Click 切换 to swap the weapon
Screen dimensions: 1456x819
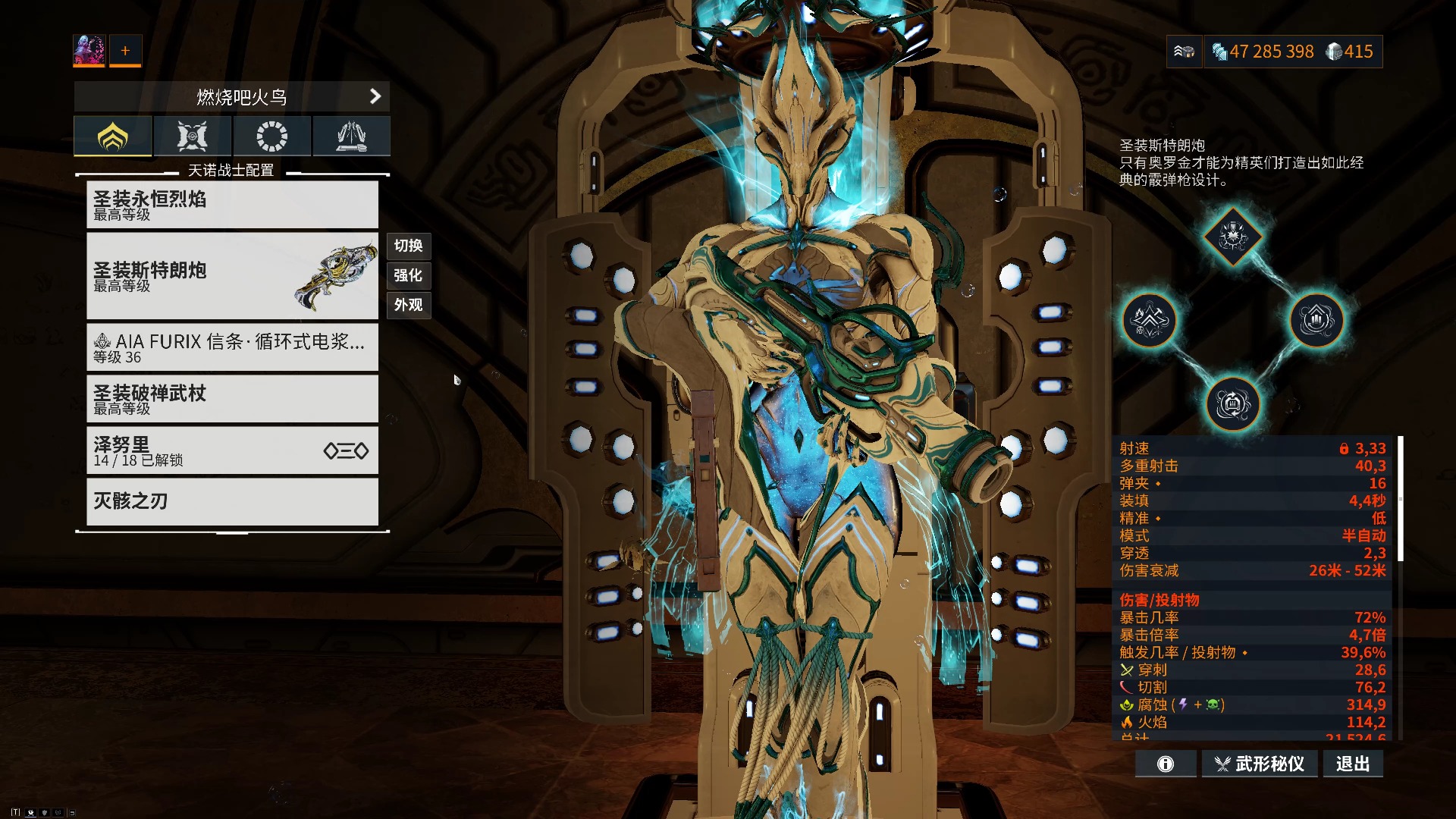pyautogui.click(x=409, y=246)
